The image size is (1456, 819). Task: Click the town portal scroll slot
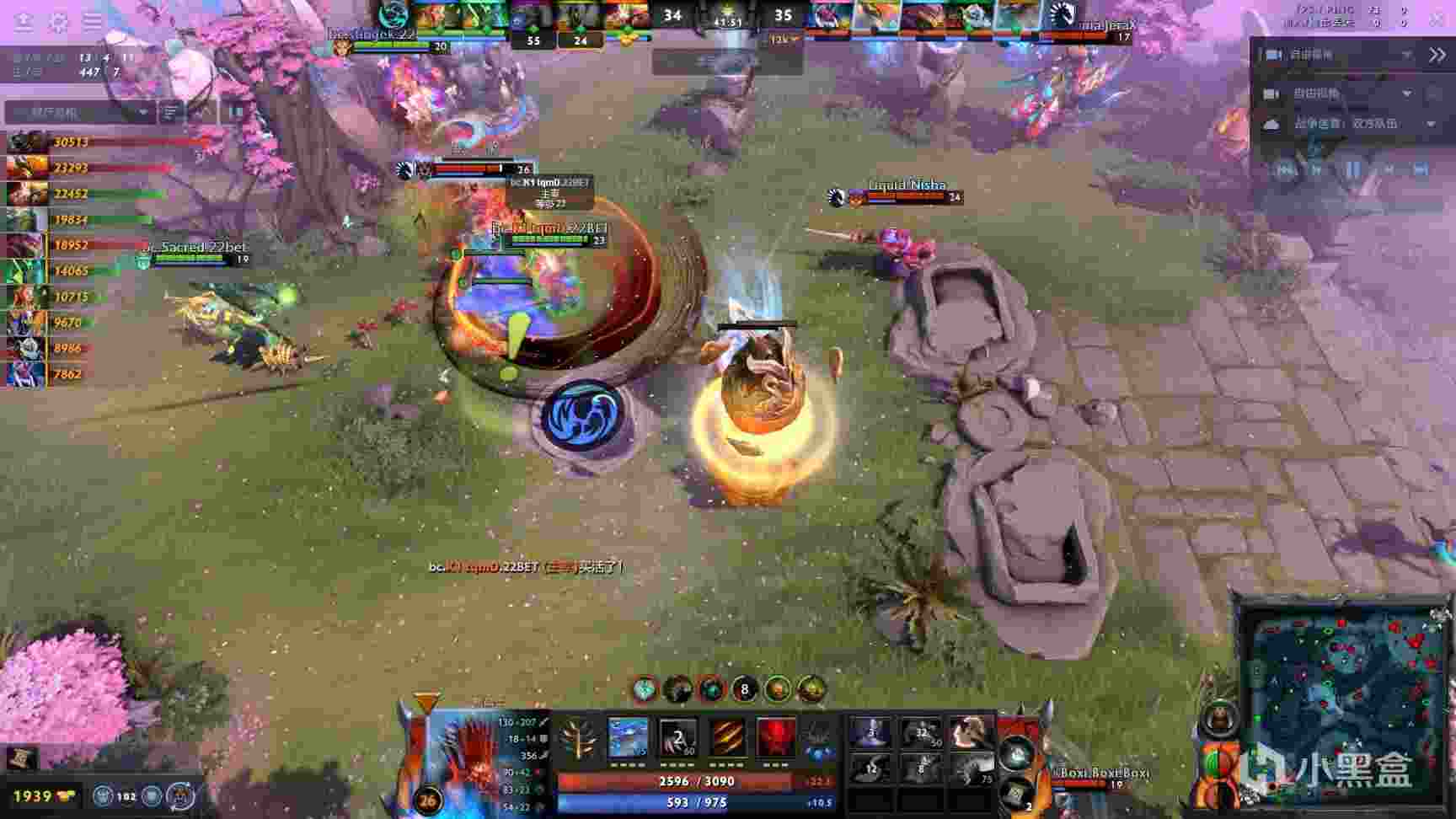tap(1017, 794)
